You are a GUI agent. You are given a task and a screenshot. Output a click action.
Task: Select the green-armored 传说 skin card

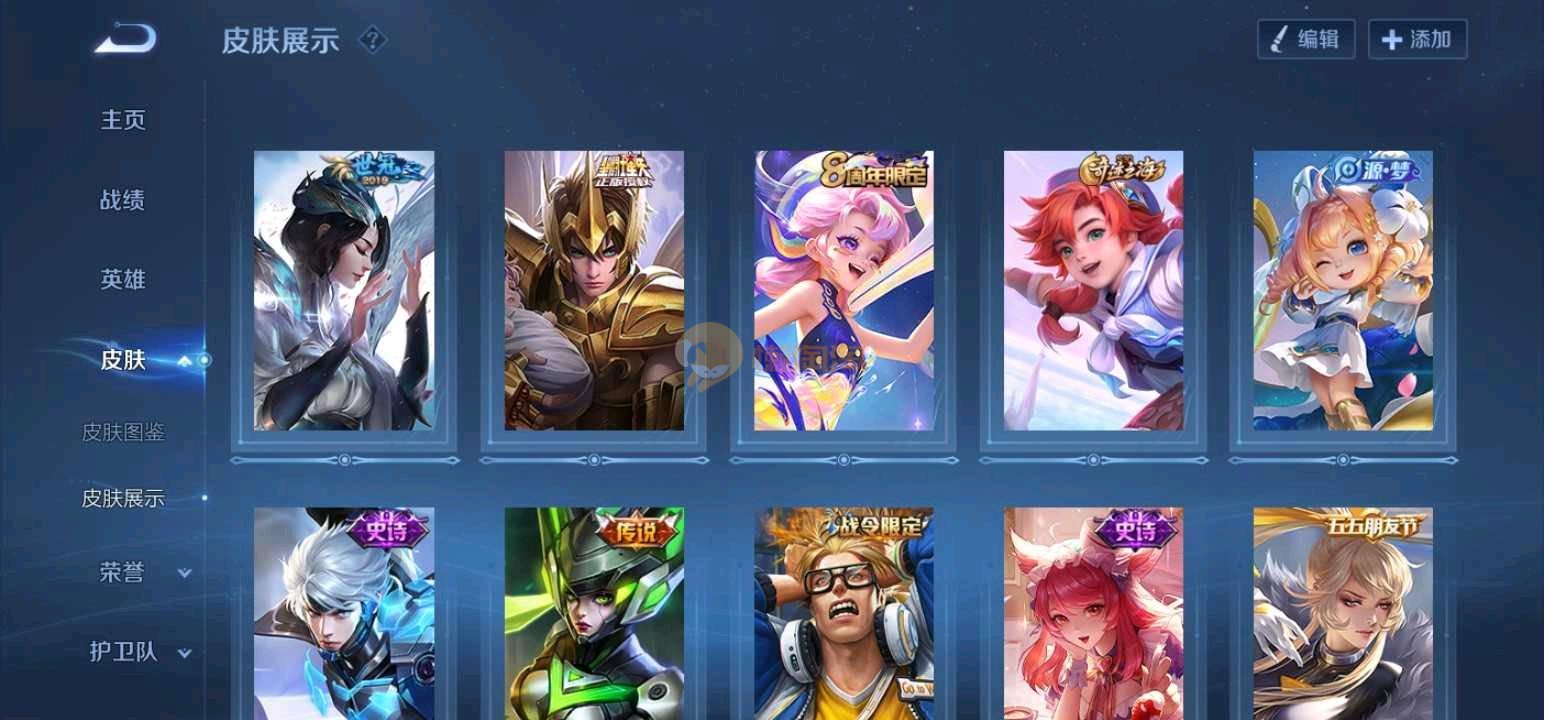[594, 613]
